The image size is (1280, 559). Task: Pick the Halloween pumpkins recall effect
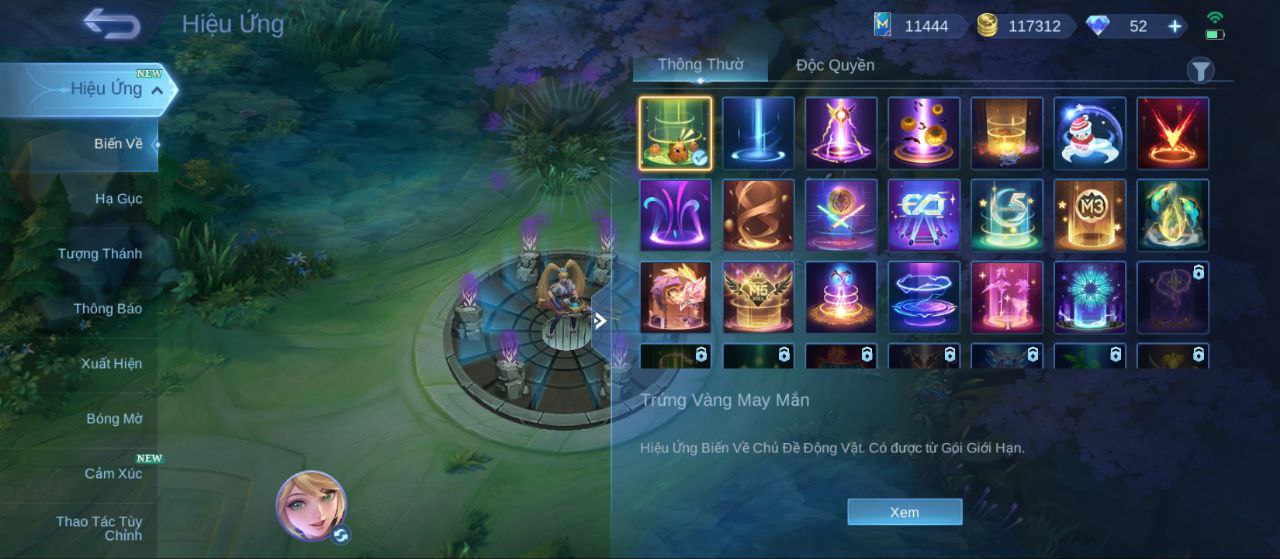tap(924, 133)
